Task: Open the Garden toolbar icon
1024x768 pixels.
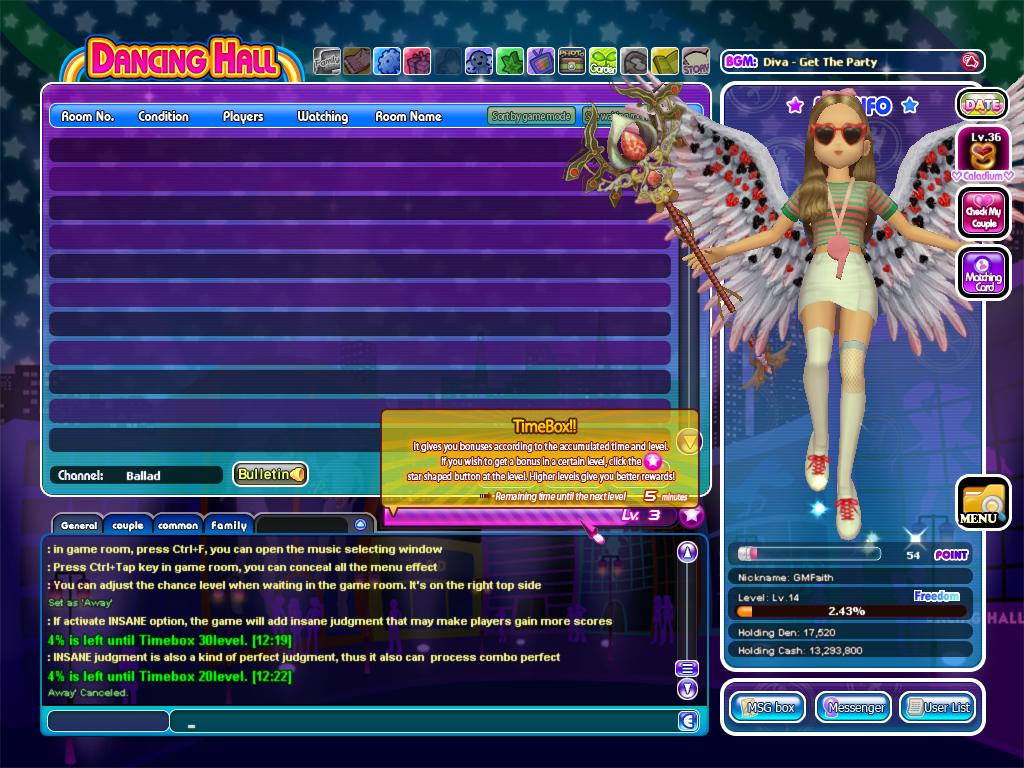Action: pos(603,62)
